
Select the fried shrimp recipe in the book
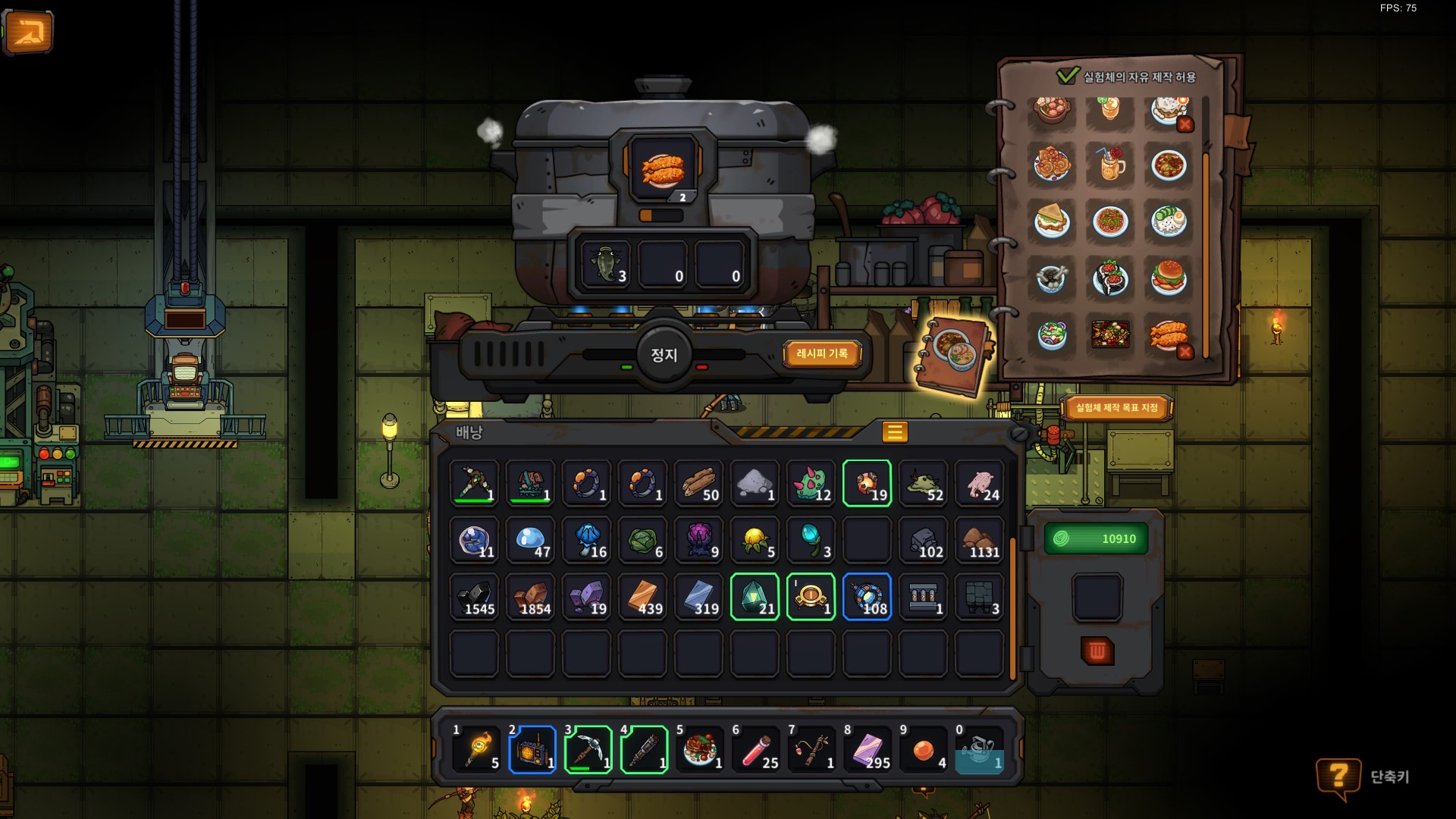tap(1166, 334)
